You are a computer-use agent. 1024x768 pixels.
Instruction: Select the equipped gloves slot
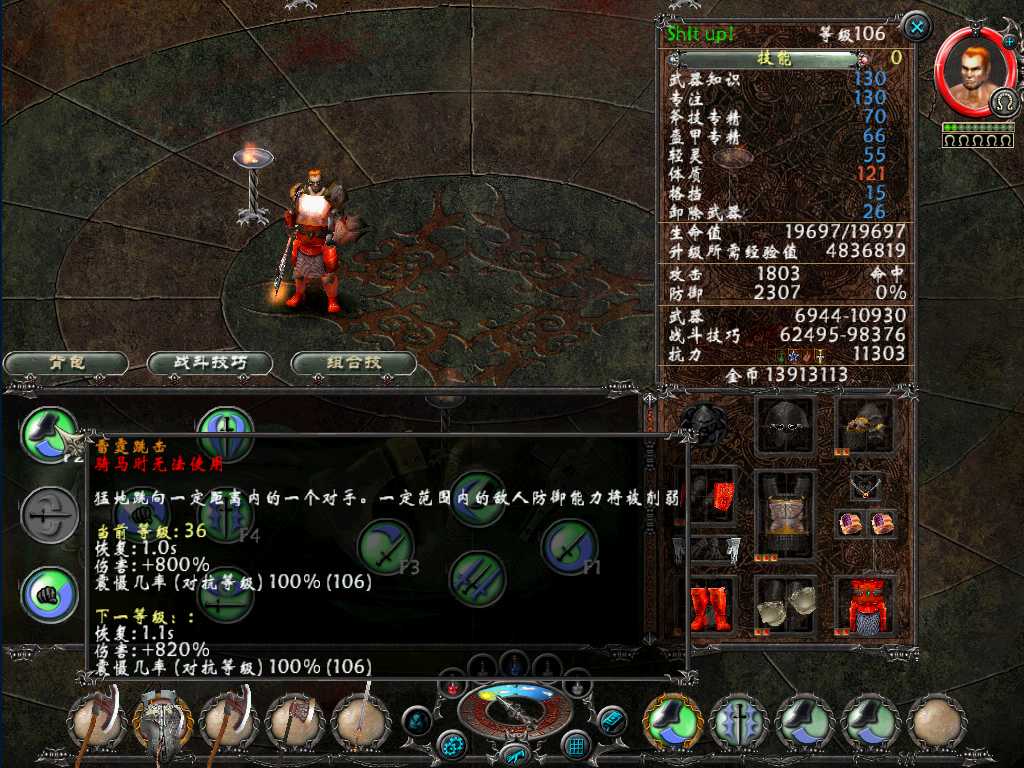pos(785,605)
